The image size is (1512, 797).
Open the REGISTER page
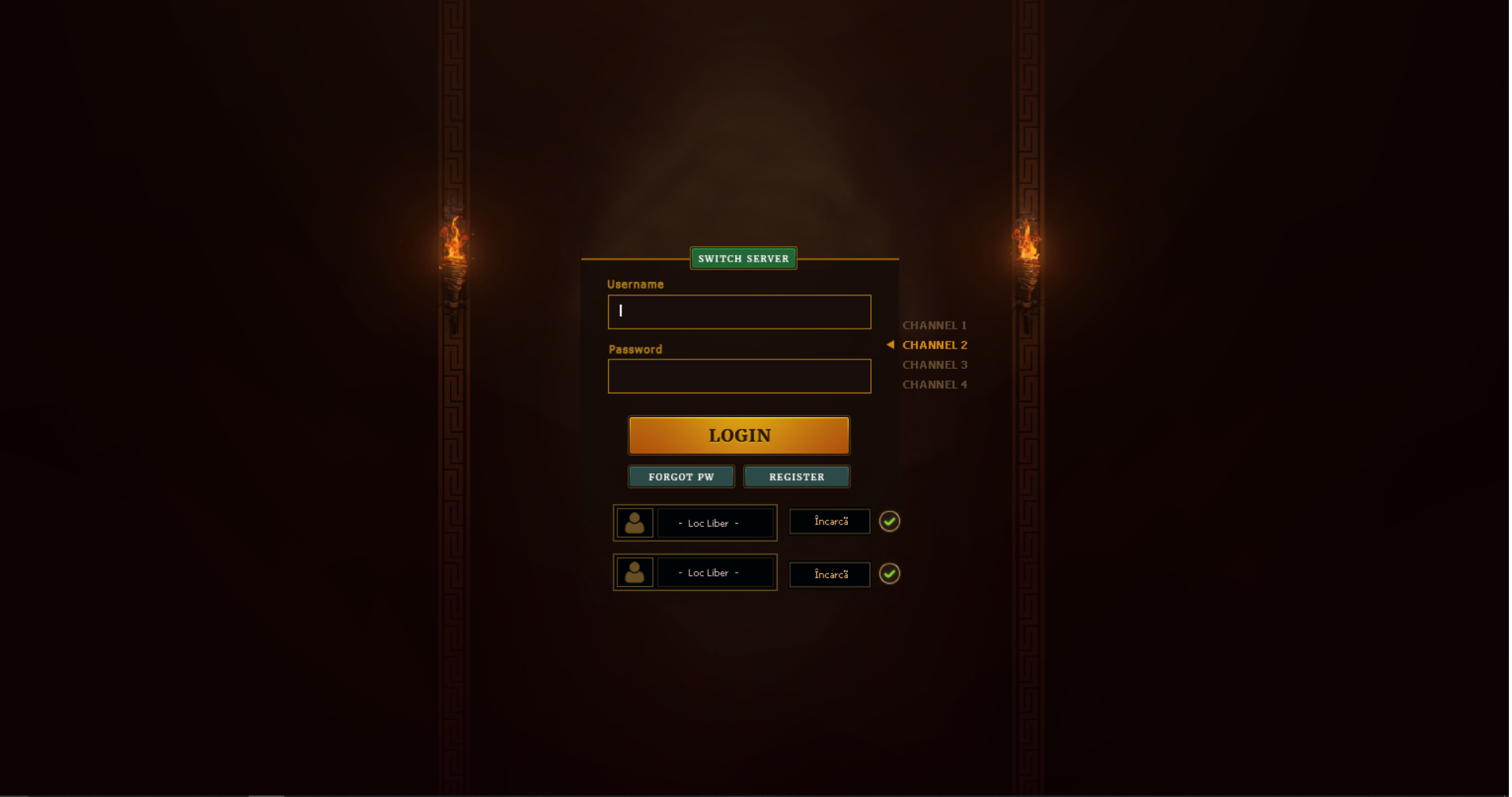pos(796,476)
